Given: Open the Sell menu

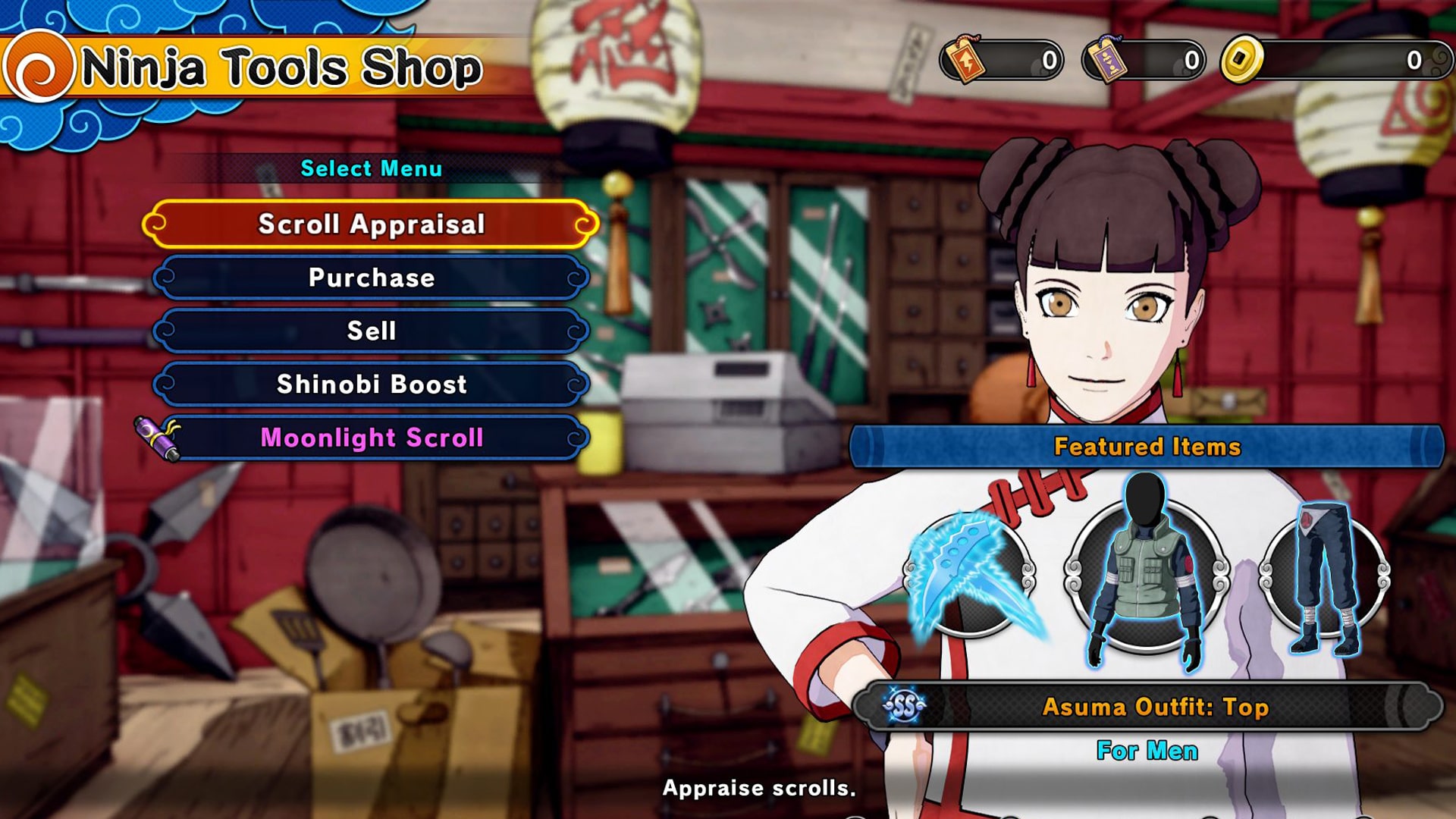Looking at the screenshot, I should [372, 331].
